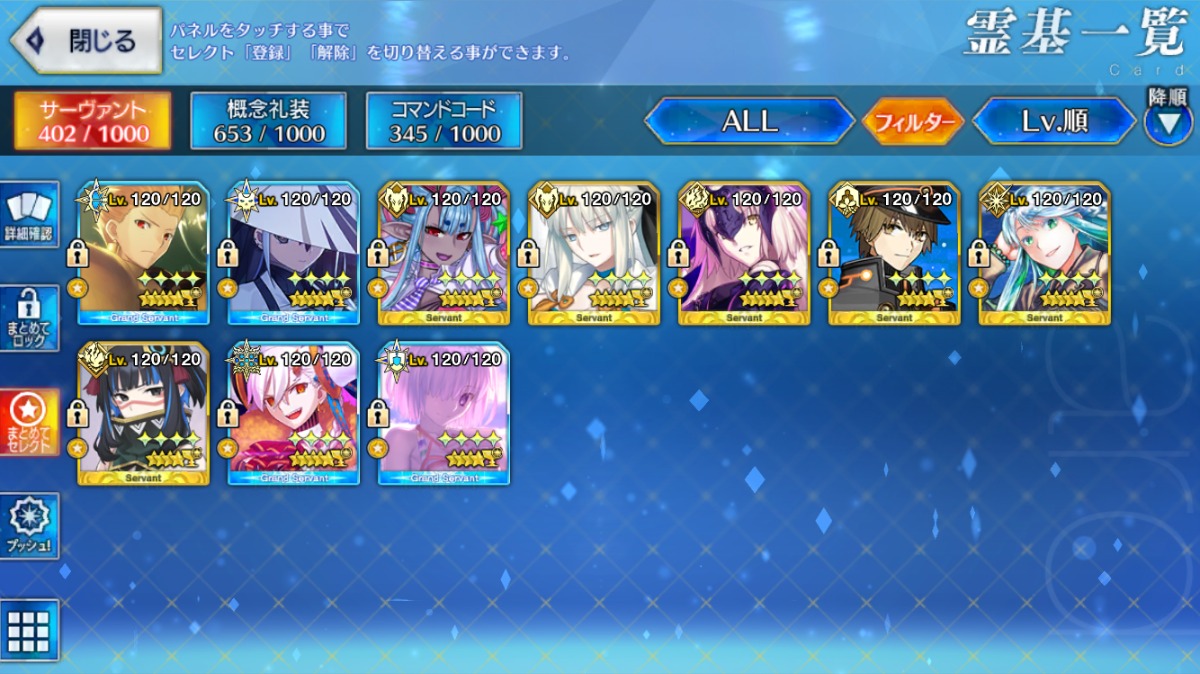
Task: Select the golden-armored blond servant card
Action: point(144,253)
